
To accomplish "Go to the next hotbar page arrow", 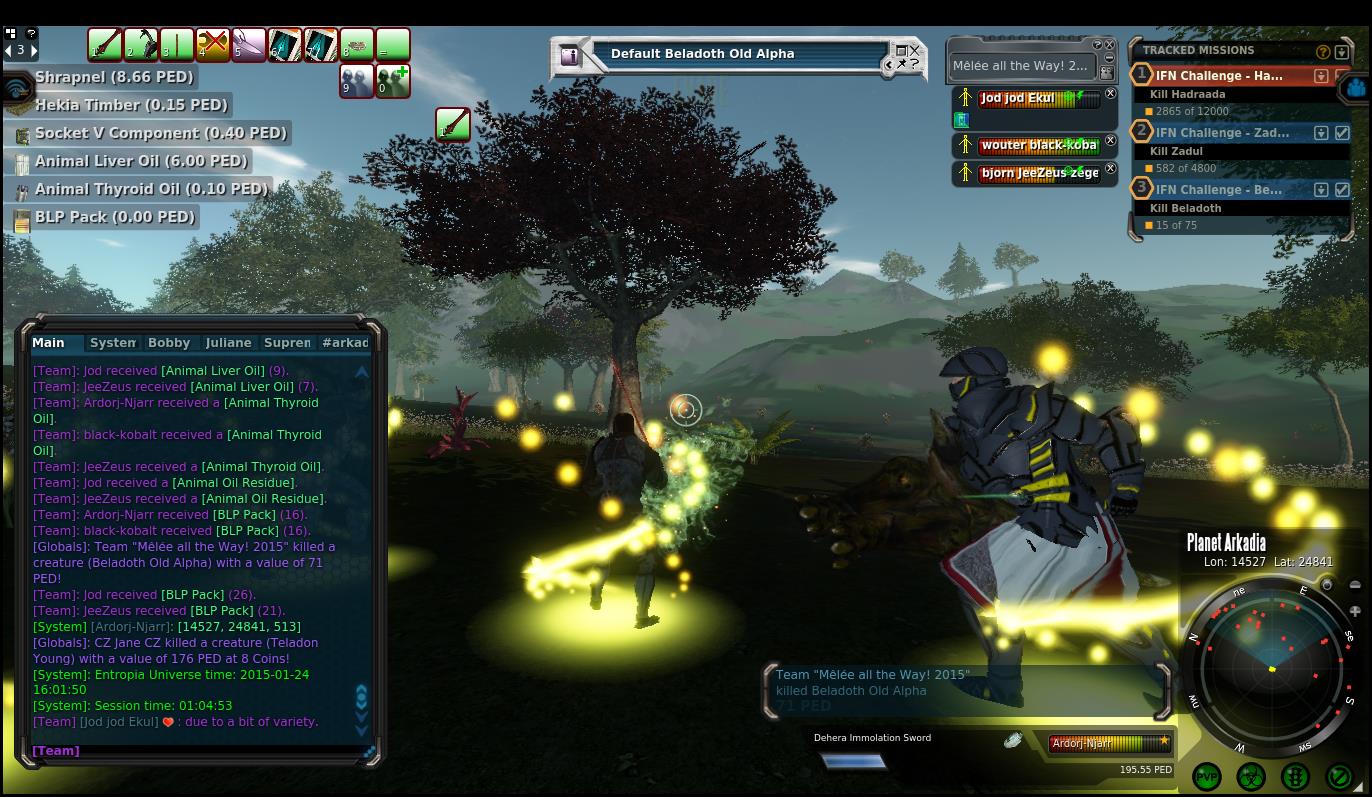I will (33, 50).
